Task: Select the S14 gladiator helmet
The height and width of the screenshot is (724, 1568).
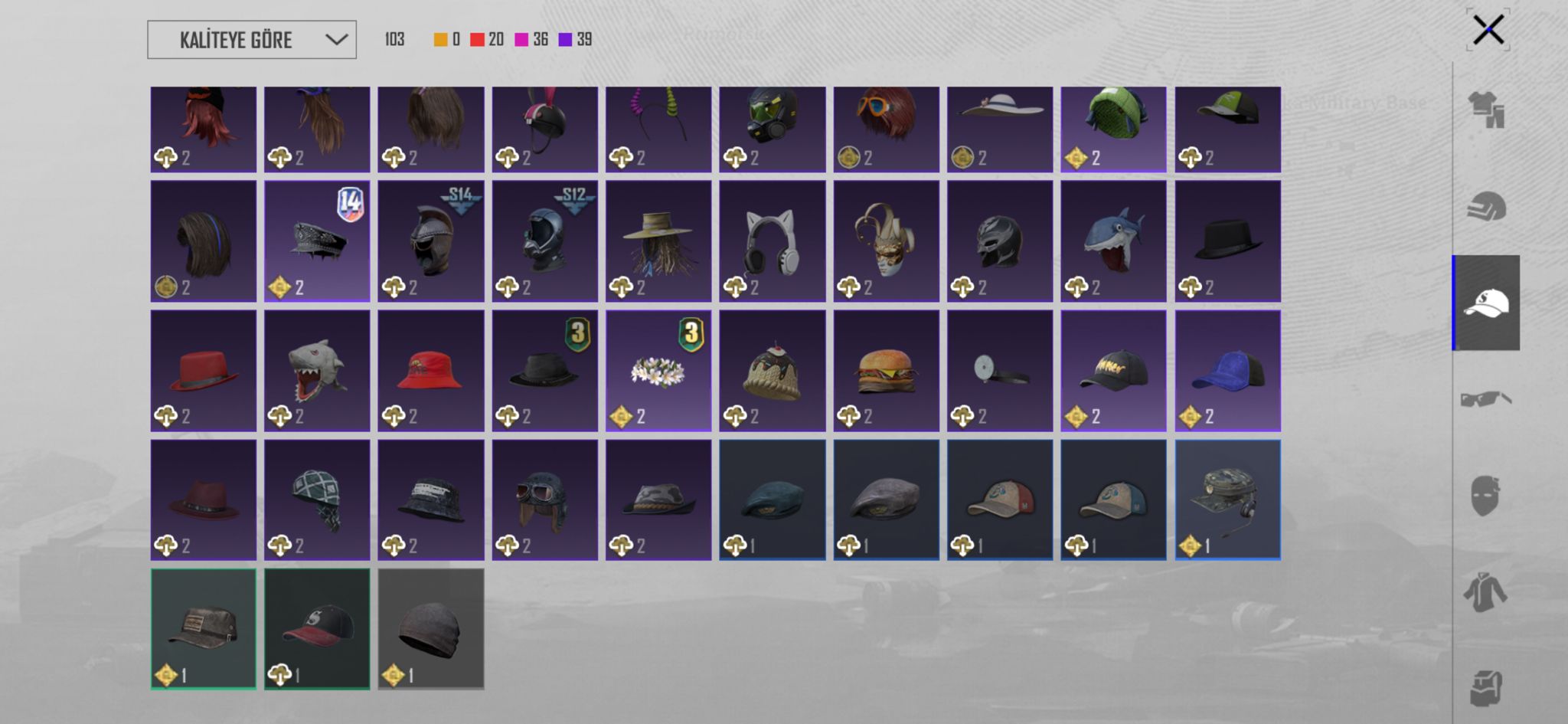Action: (x=431, y=241)
